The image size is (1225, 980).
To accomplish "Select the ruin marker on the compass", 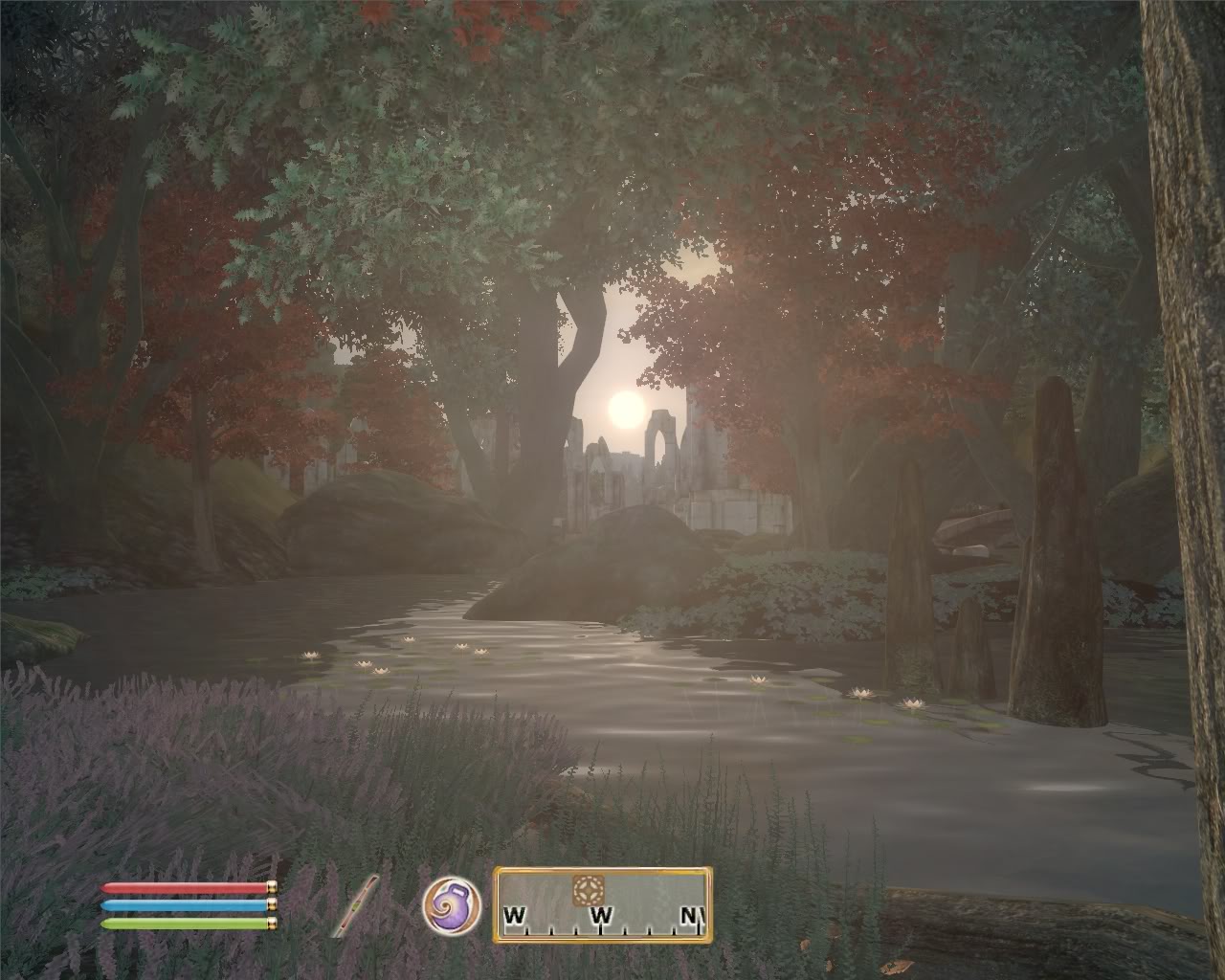I will click(x=586, y=890).
